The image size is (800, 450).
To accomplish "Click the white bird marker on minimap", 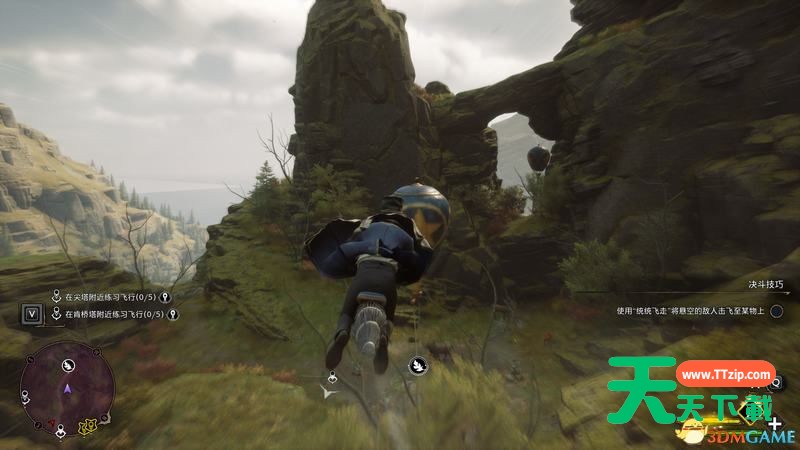I will (x=69, y=365).
